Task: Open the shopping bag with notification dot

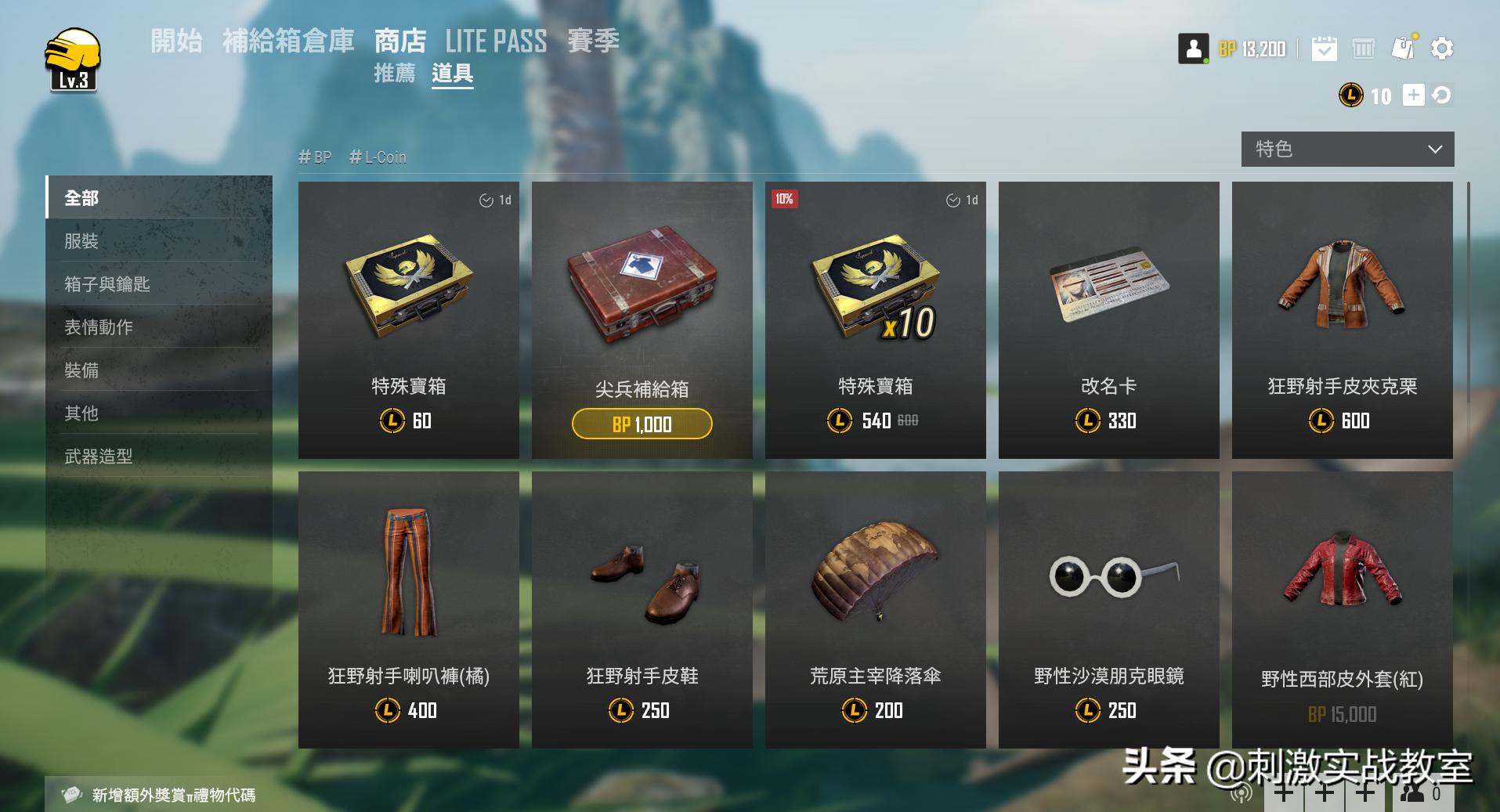Action: click(x=1403, y=49)
